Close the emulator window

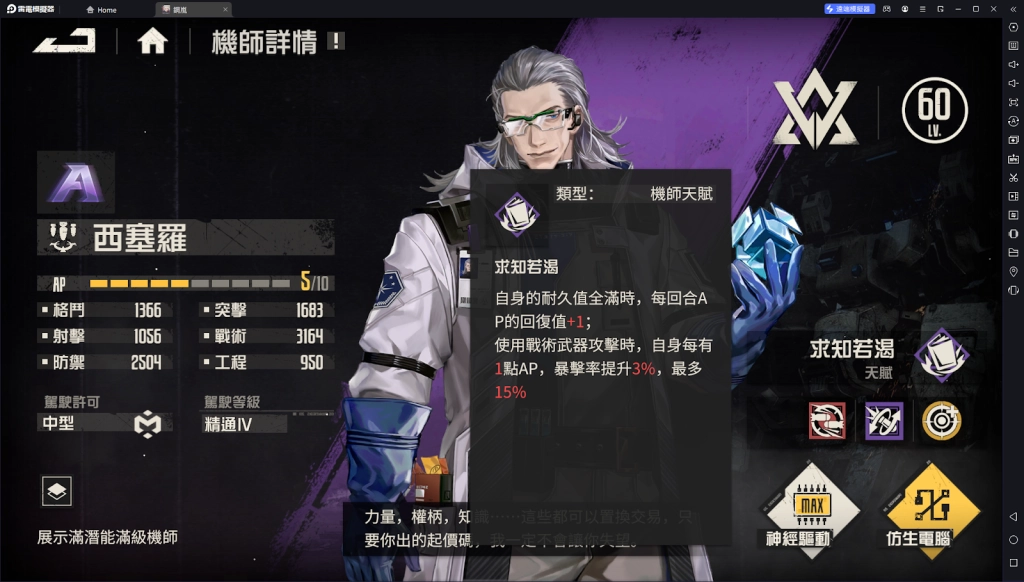click(993, 9)
